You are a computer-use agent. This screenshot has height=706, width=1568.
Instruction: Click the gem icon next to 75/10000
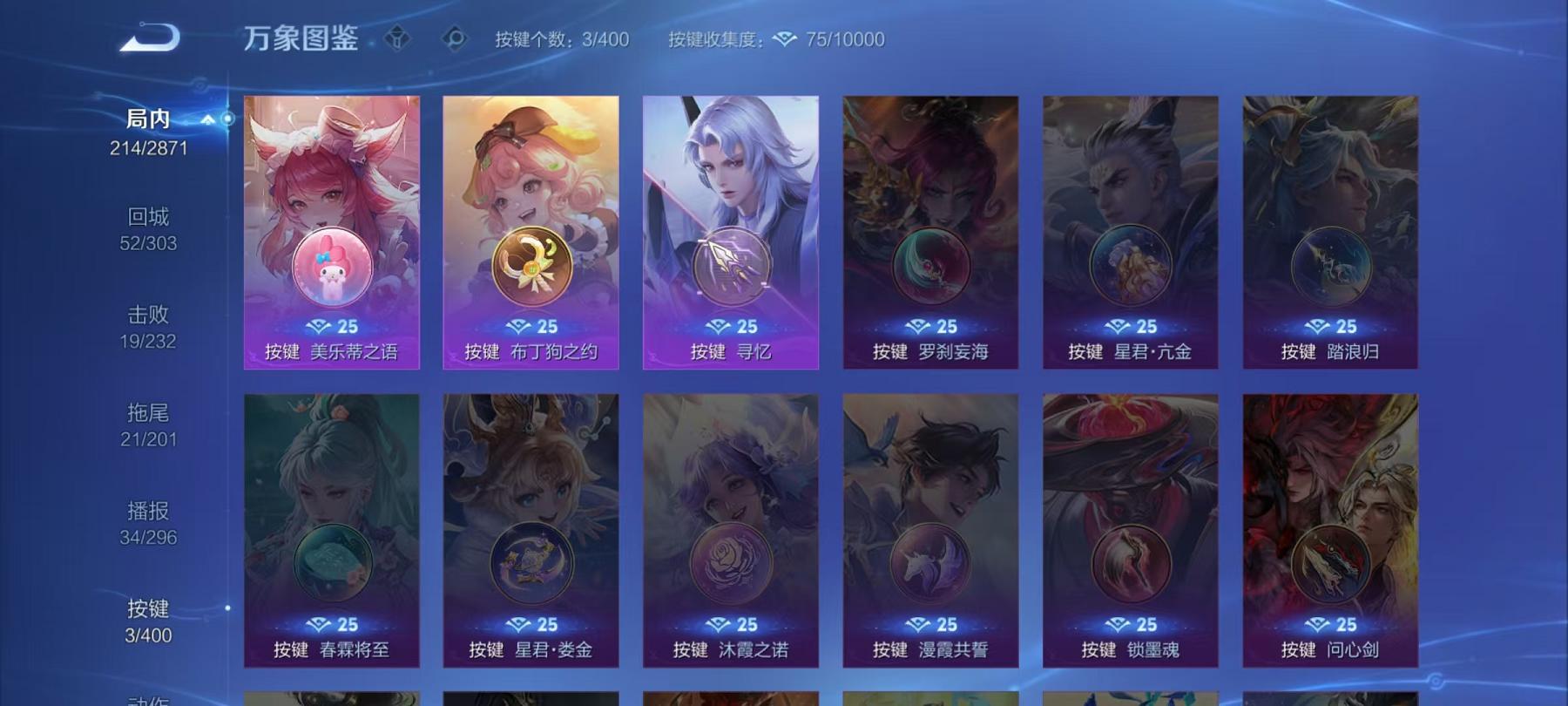pyautogui.click(x=787, y=39)
